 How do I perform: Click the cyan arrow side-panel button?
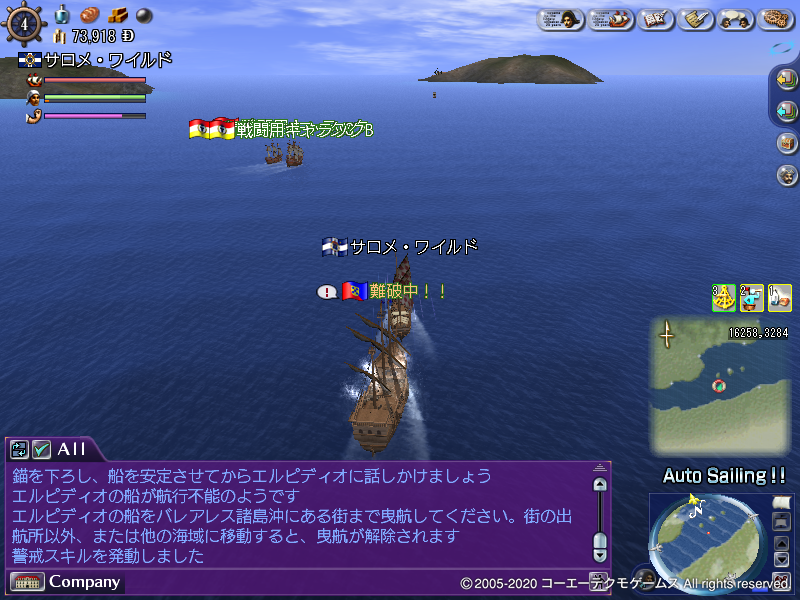coord(786,110)
